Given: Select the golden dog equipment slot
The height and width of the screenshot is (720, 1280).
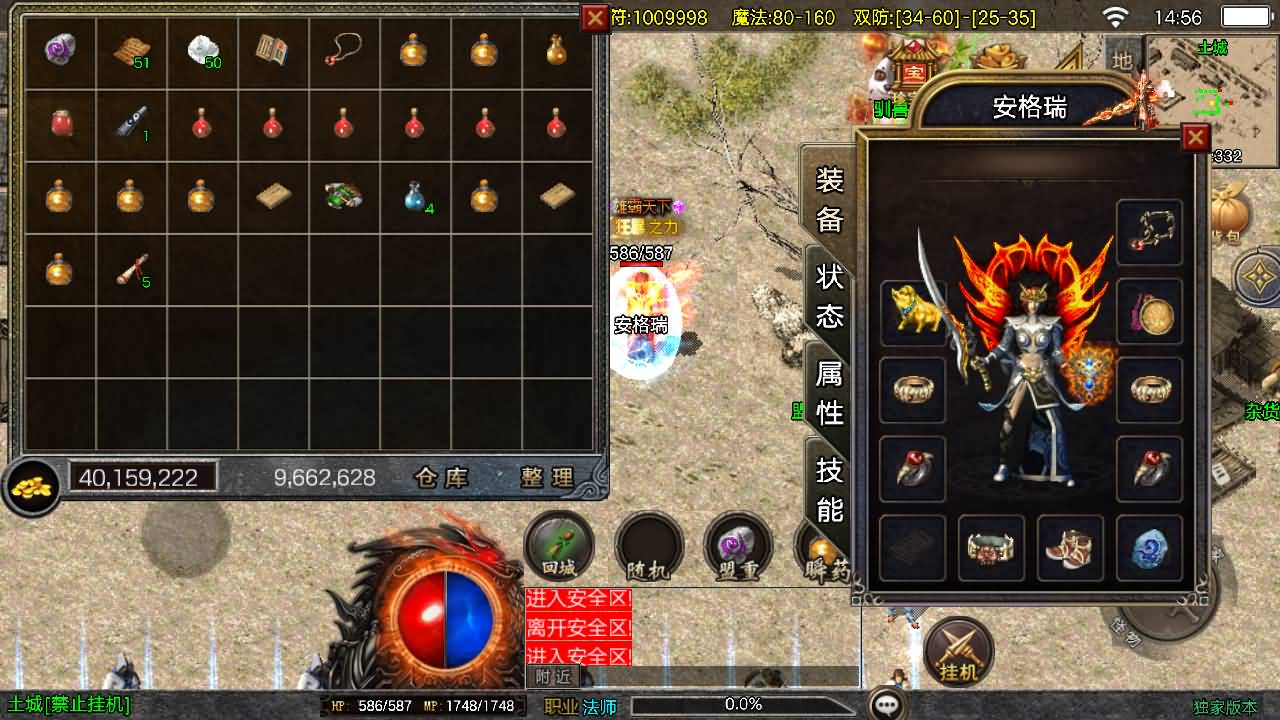Looking at the screenshot, I should pyautogui.click(x=913, y=312).
